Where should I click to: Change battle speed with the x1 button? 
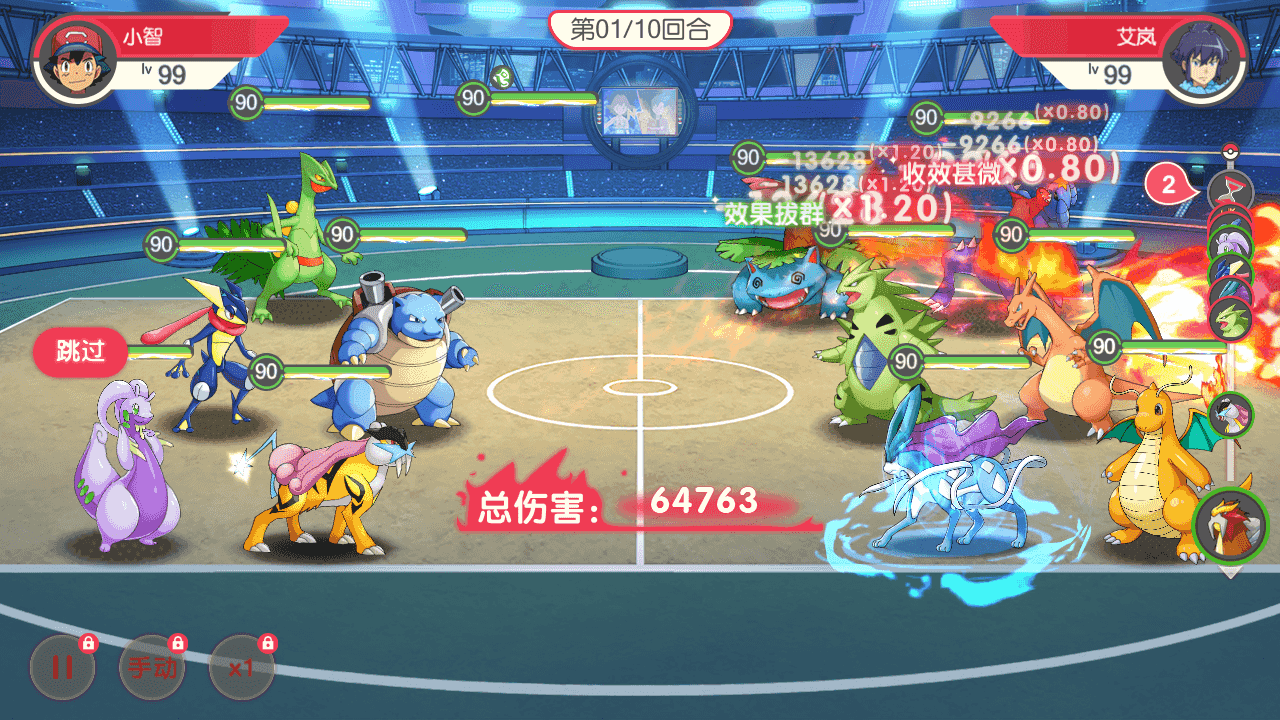pos(241,667)
